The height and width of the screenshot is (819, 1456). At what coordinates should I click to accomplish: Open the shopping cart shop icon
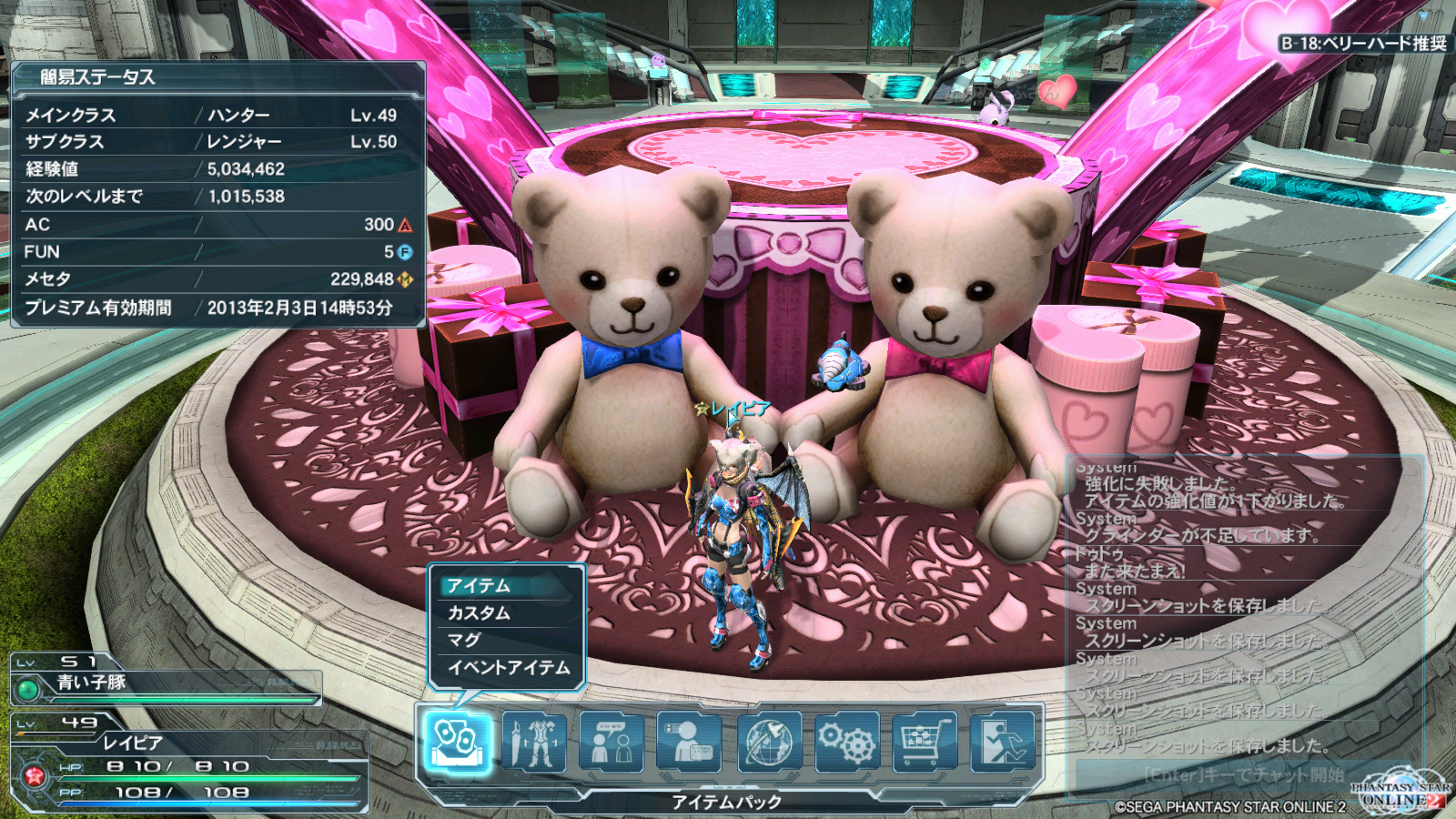tap(925, 743)
